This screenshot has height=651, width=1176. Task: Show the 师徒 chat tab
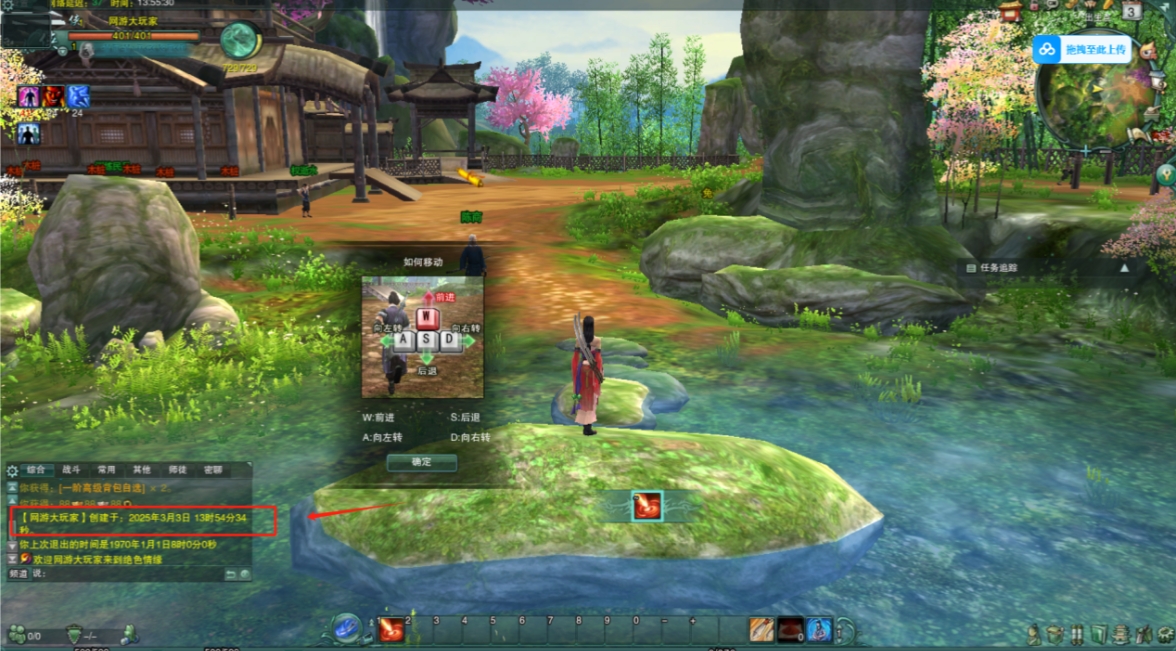point(177,469)
